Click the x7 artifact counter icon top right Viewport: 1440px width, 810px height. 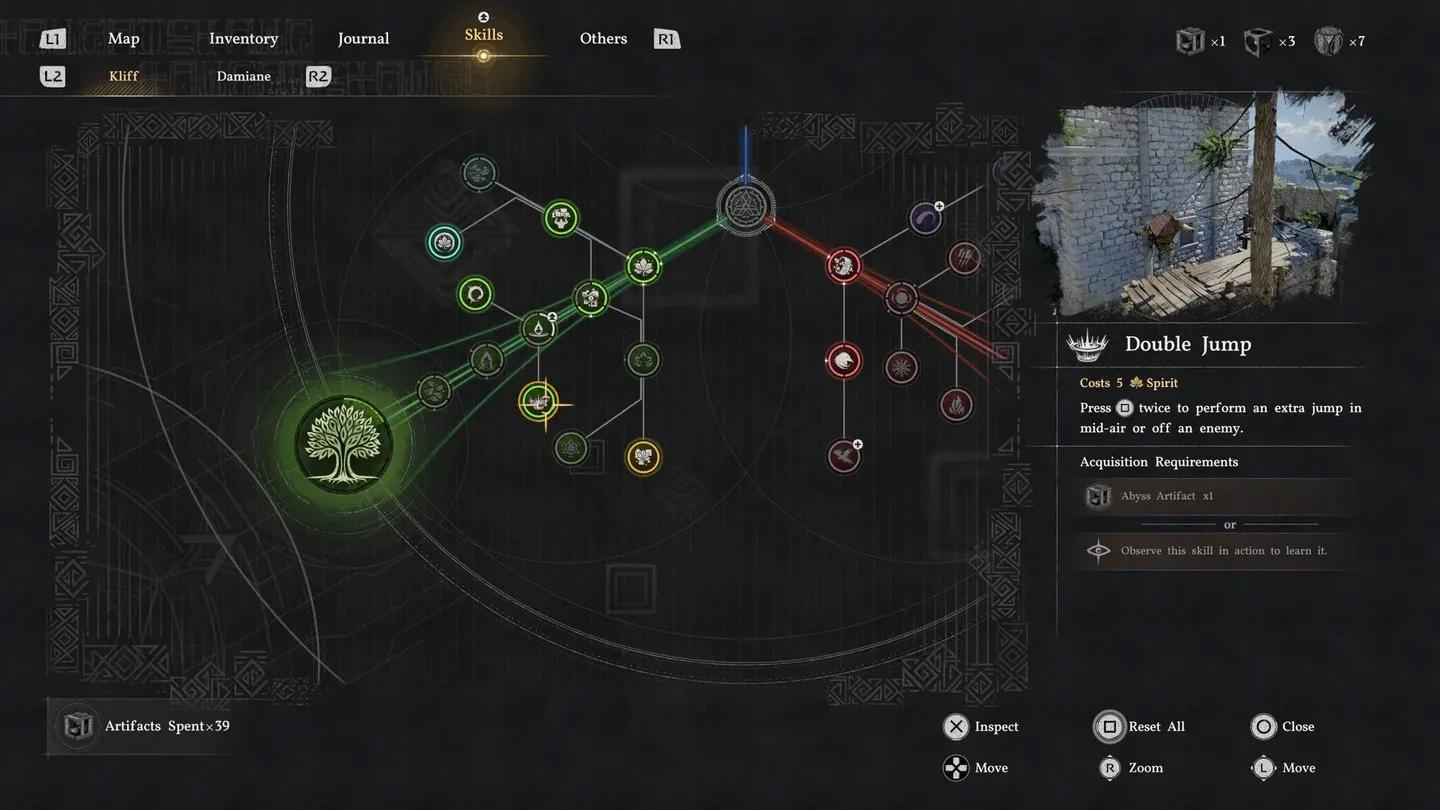1328,41
